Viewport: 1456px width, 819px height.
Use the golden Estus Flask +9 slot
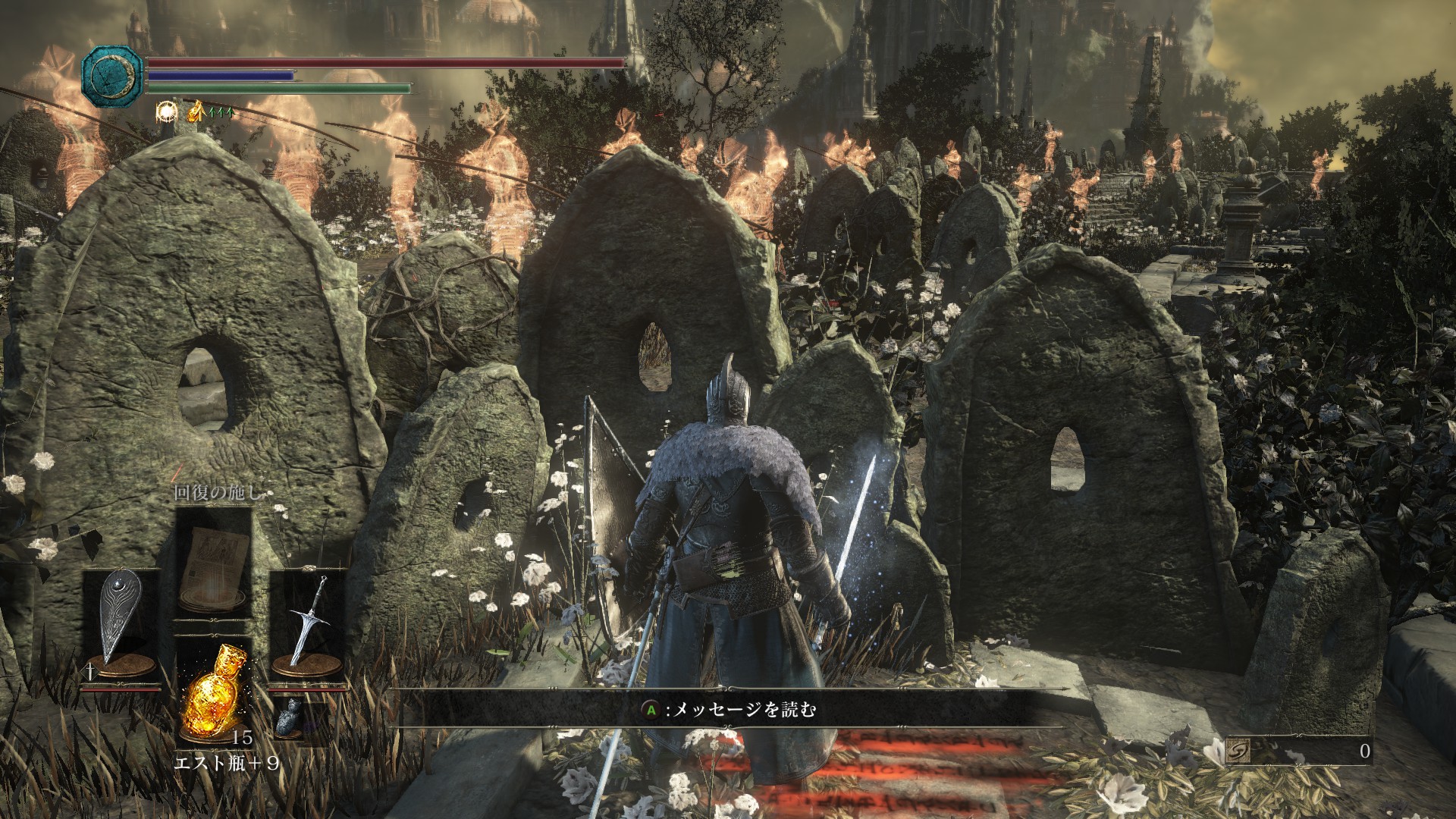coord(212,690)
